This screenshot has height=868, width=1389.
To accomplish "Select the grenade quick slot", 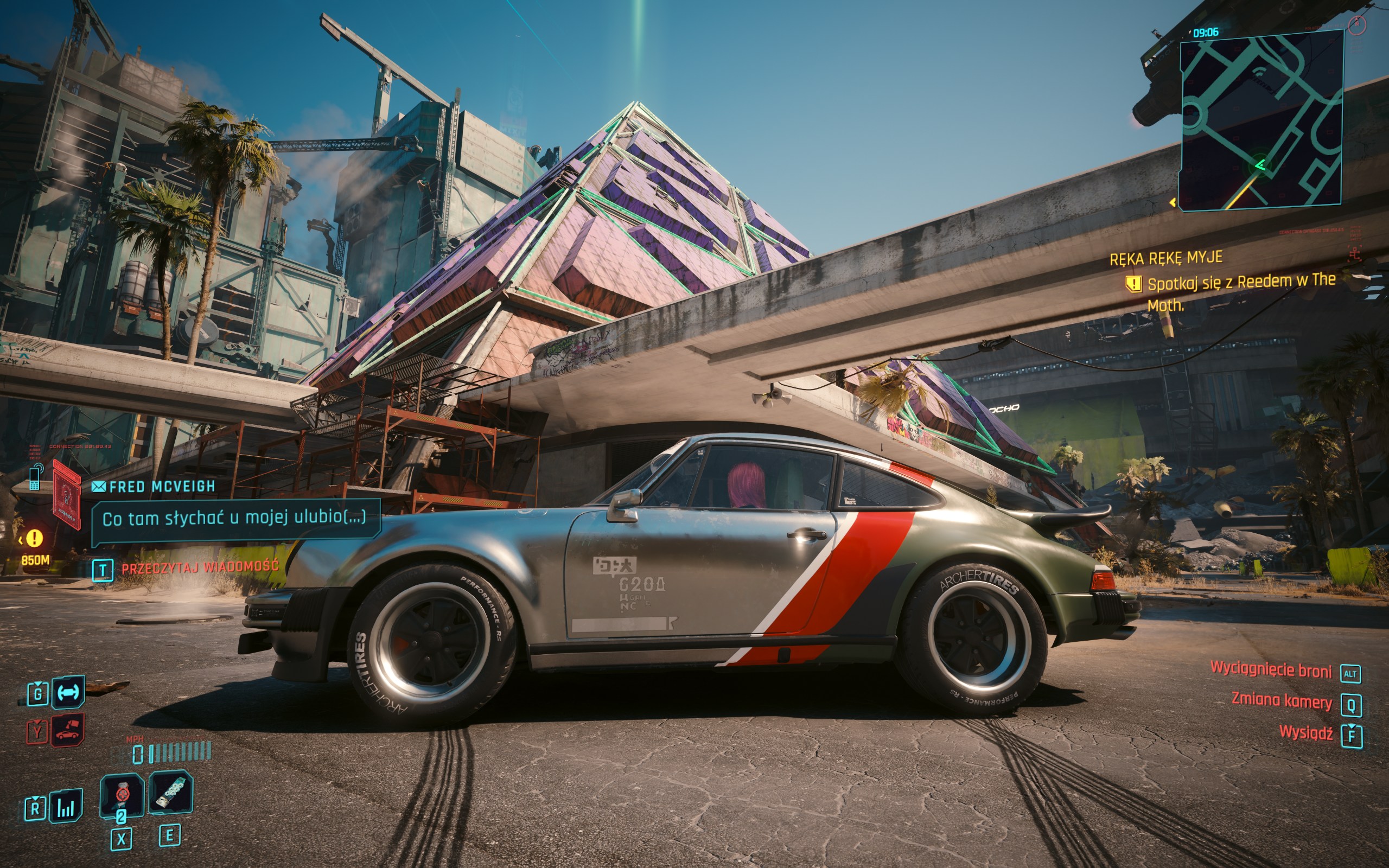I will click(122, 795).
